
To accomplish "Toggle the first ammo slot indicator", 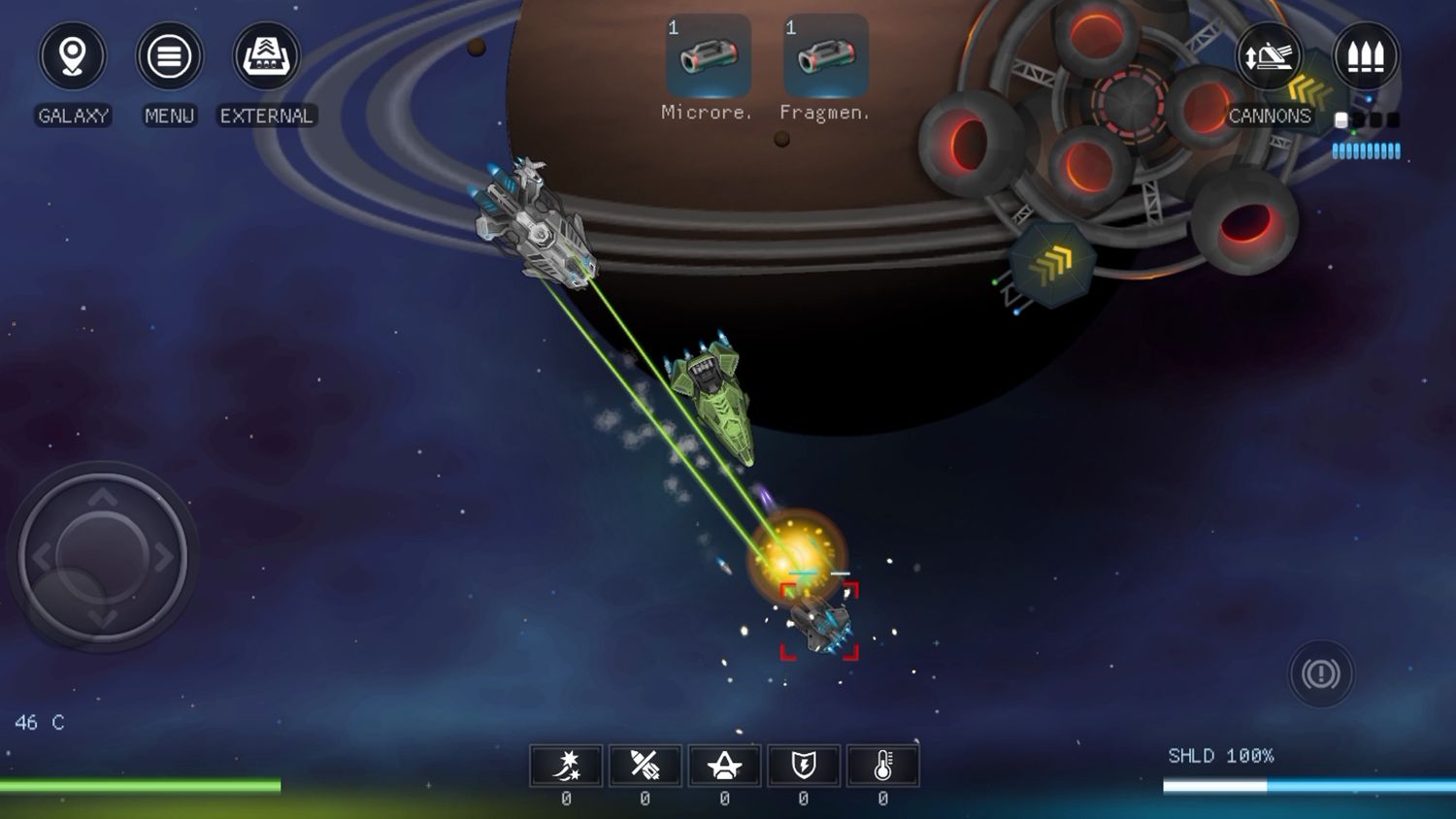I will [x=1340, y=120].
